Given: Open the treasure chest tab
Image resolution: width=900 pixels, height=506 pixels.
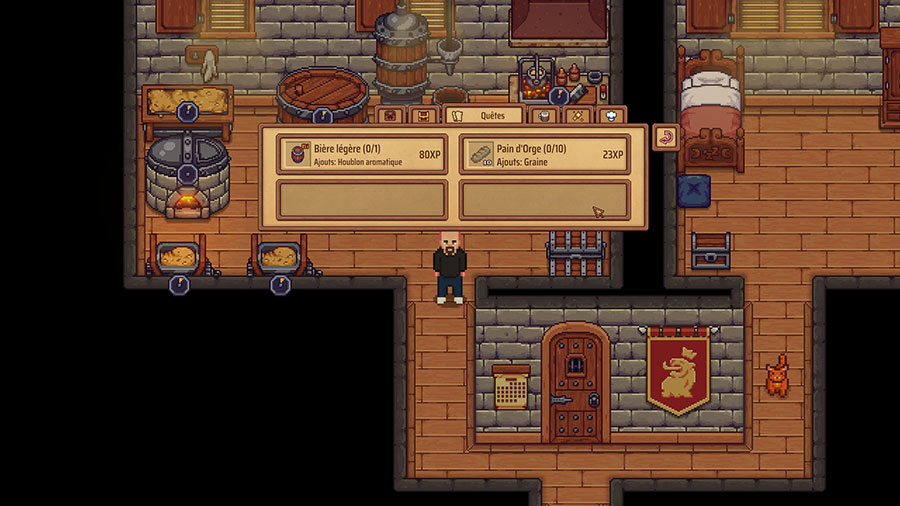Looking at the screenshot, I should 424,116.
